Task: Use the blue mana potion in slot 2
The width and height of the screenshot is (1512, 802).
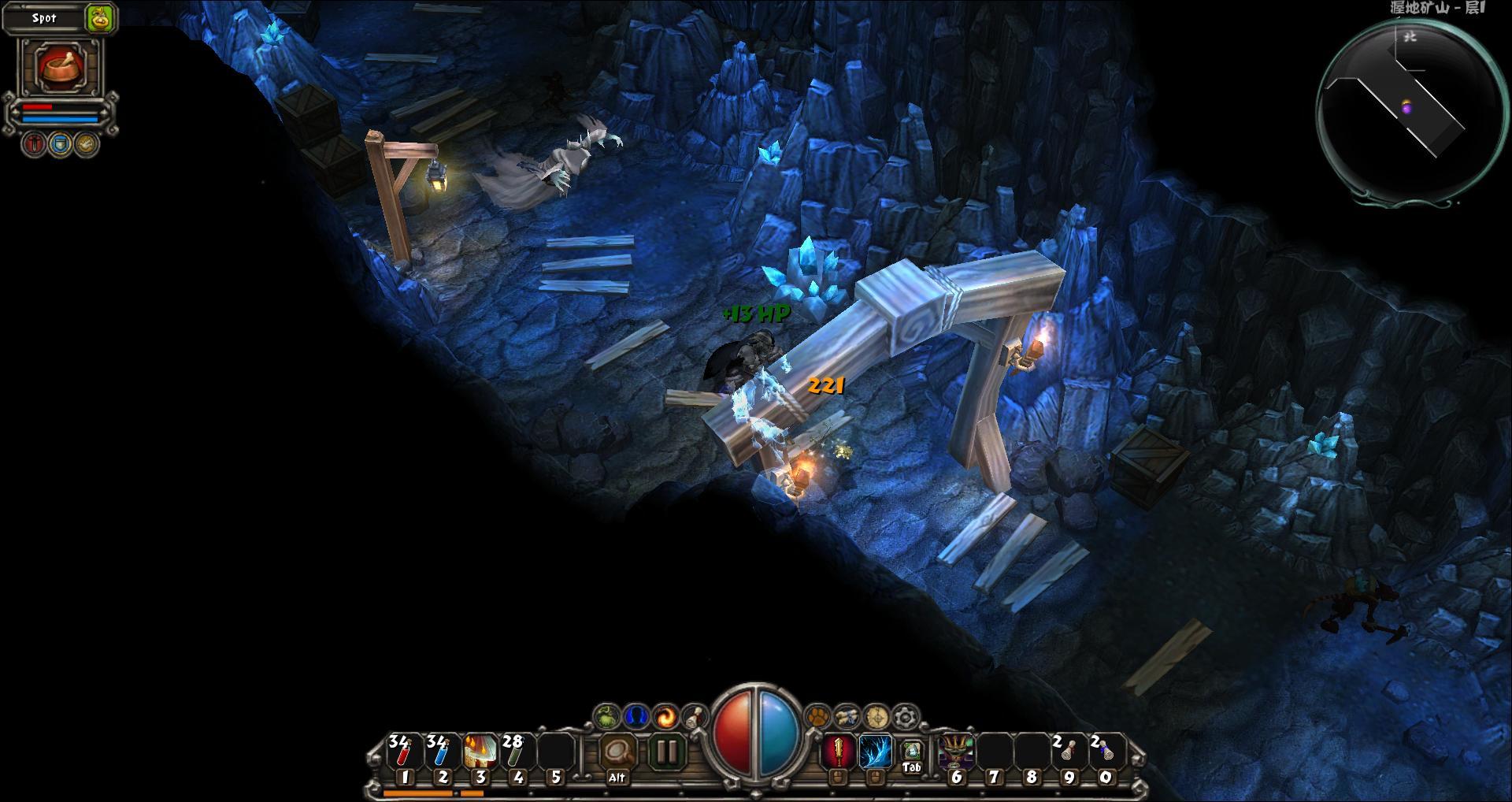Action: [x=440, y=752]
